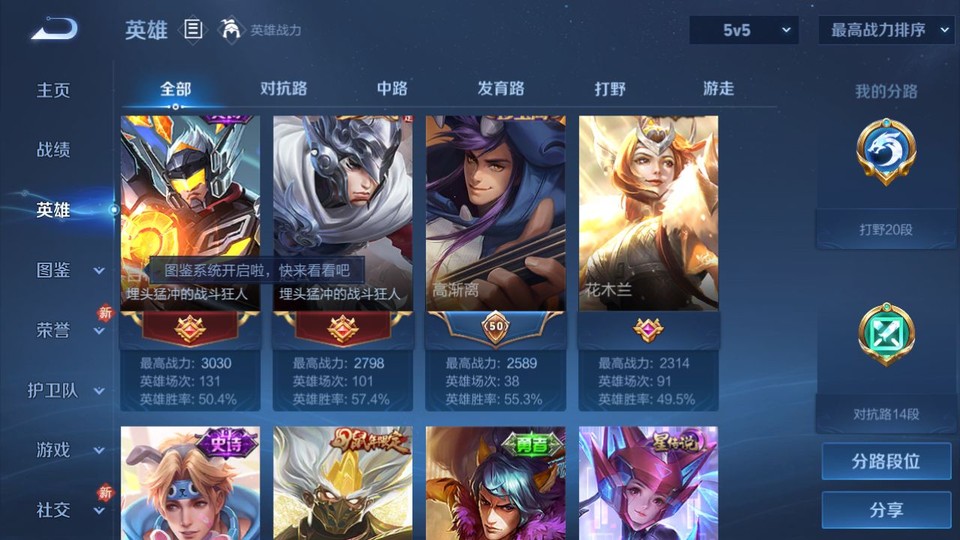Select the 高渐离 hero card
The height and width of the screenshot is (540, 960).
pyautogui.click(x=495, y=230)
